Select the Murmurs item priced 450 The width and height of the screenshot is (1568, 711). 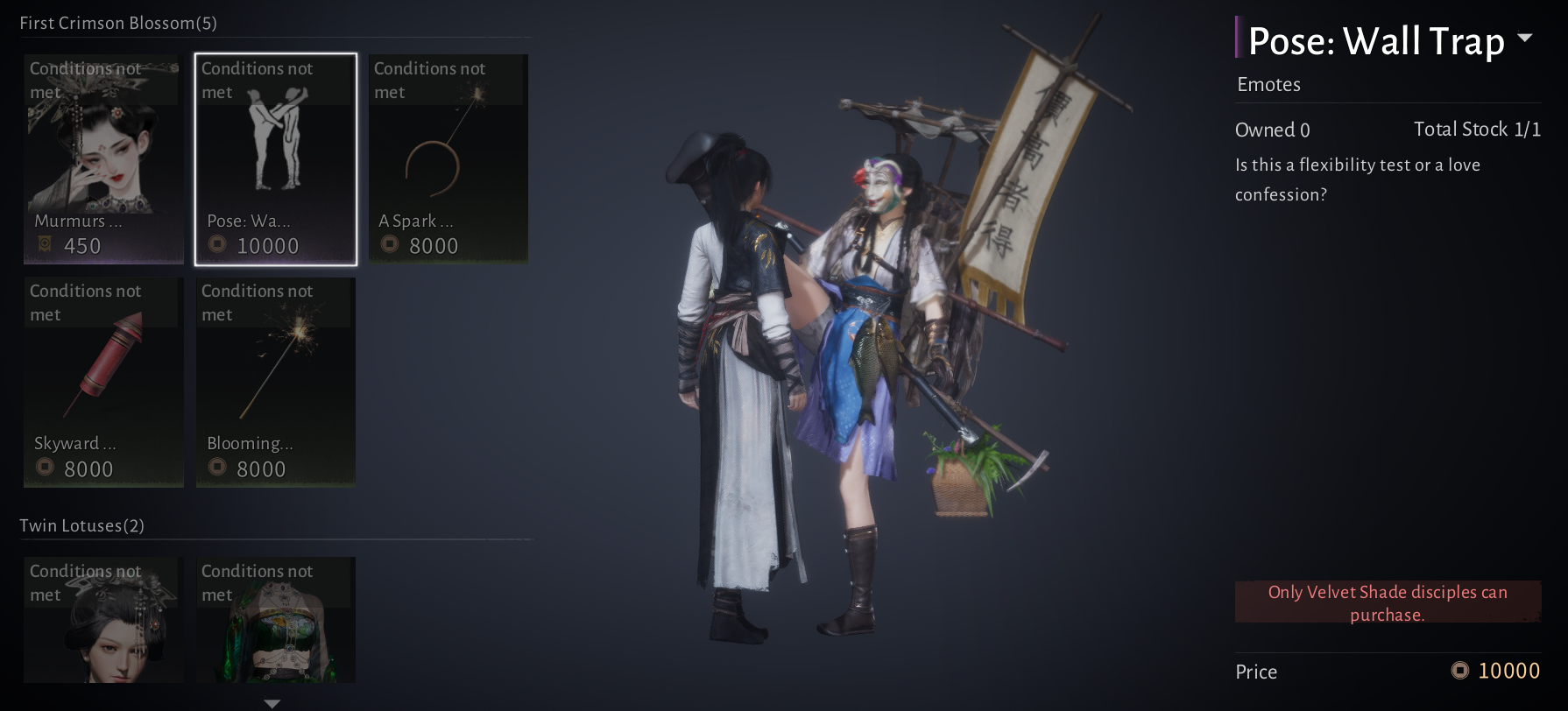click(103, 158)
